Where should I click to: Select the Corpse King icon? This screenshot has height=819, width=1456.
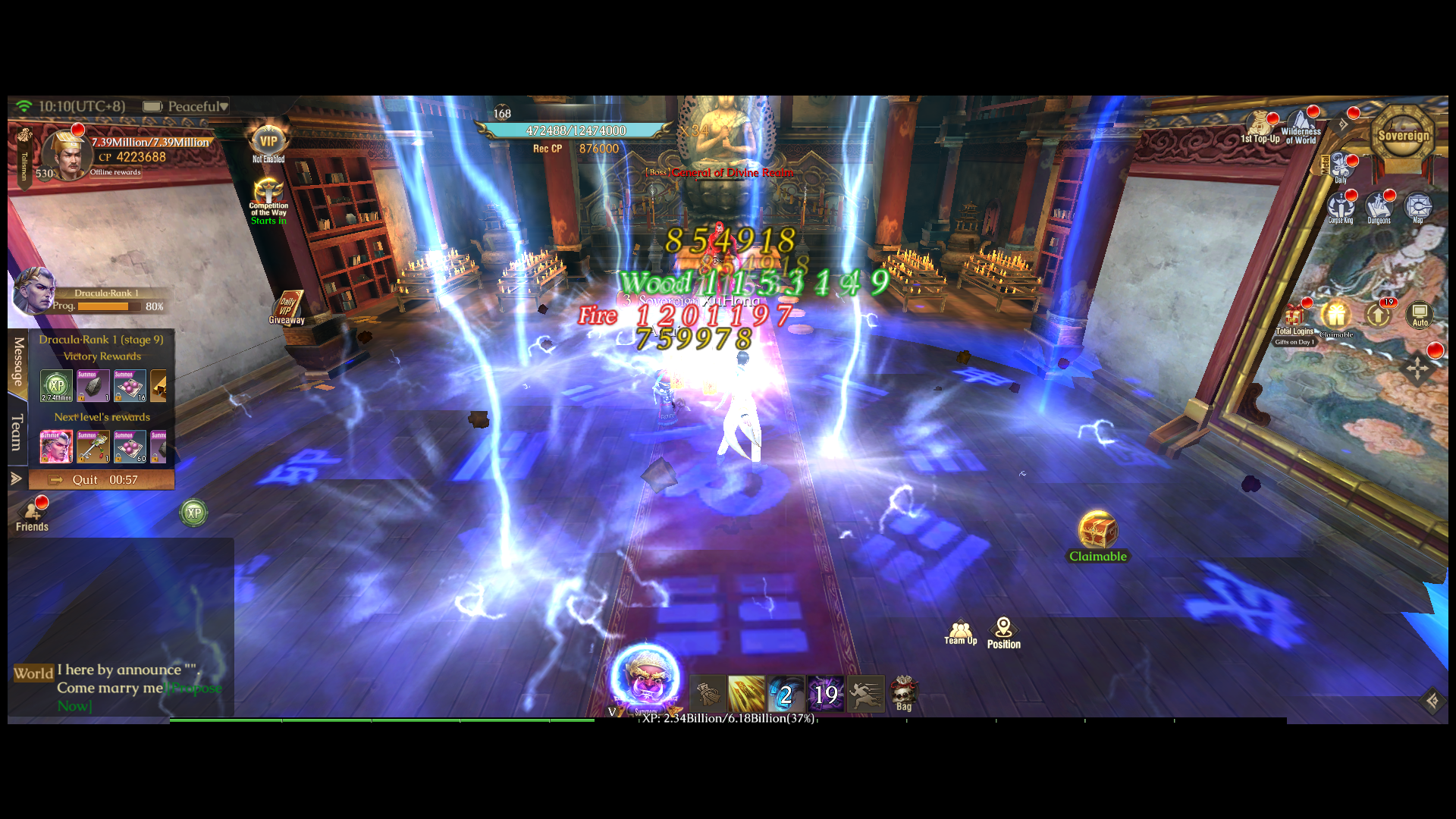click(x=1339, y=206)
